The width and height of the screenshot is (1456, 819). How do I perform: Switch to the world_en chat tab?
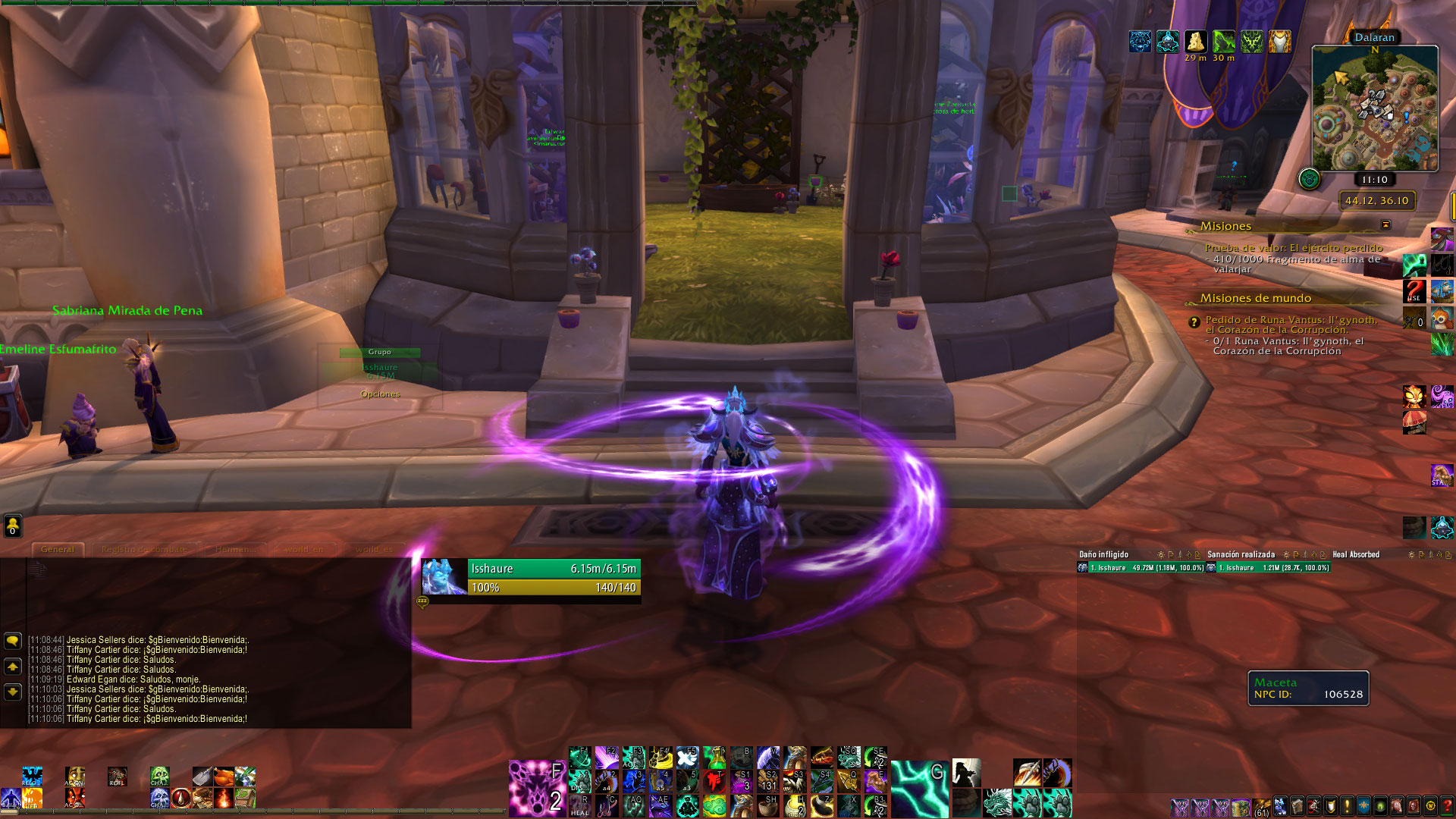(x=303, y=549)
